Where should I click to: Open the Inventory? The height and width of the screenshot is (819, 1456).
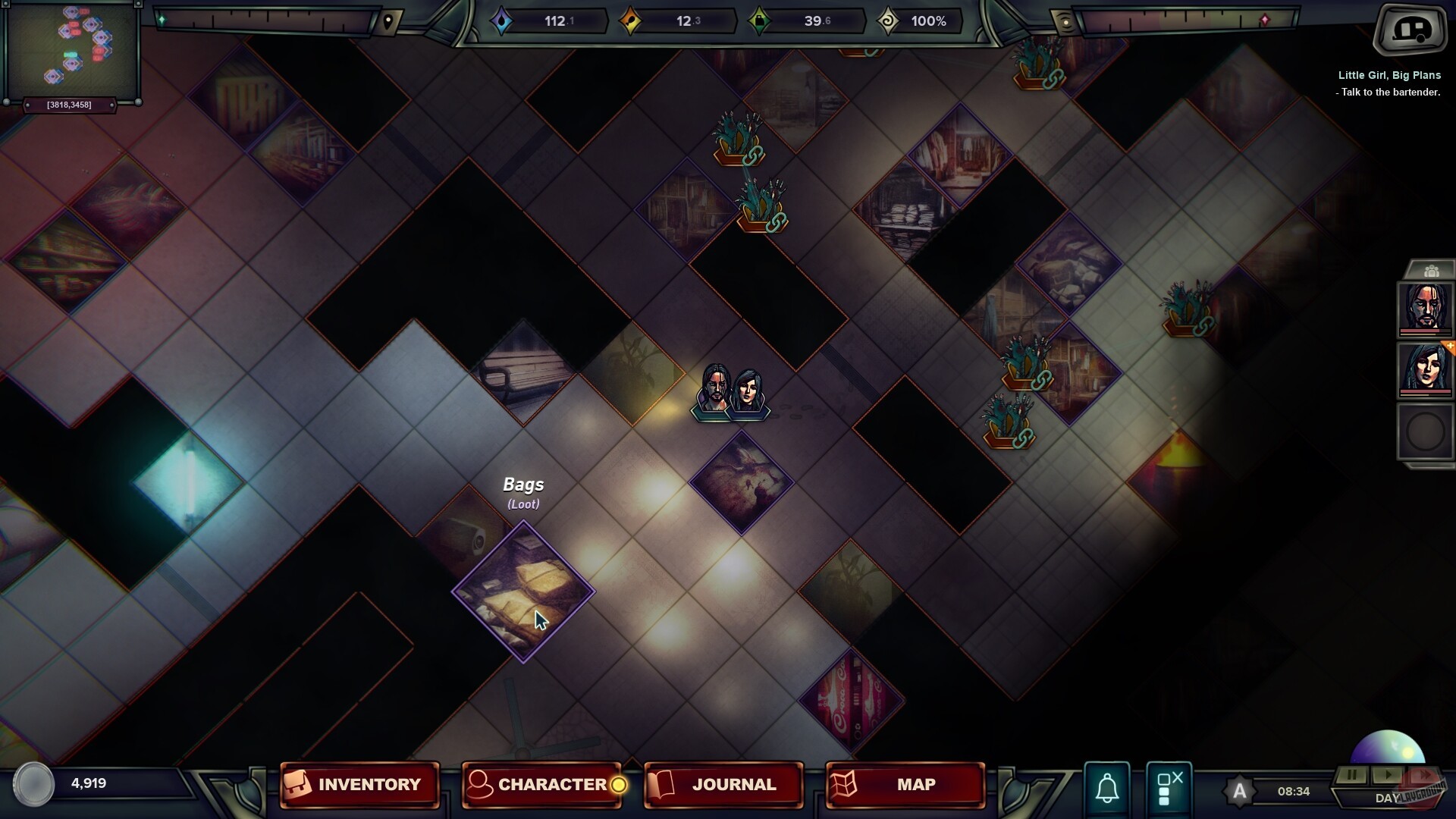[359, 785]
